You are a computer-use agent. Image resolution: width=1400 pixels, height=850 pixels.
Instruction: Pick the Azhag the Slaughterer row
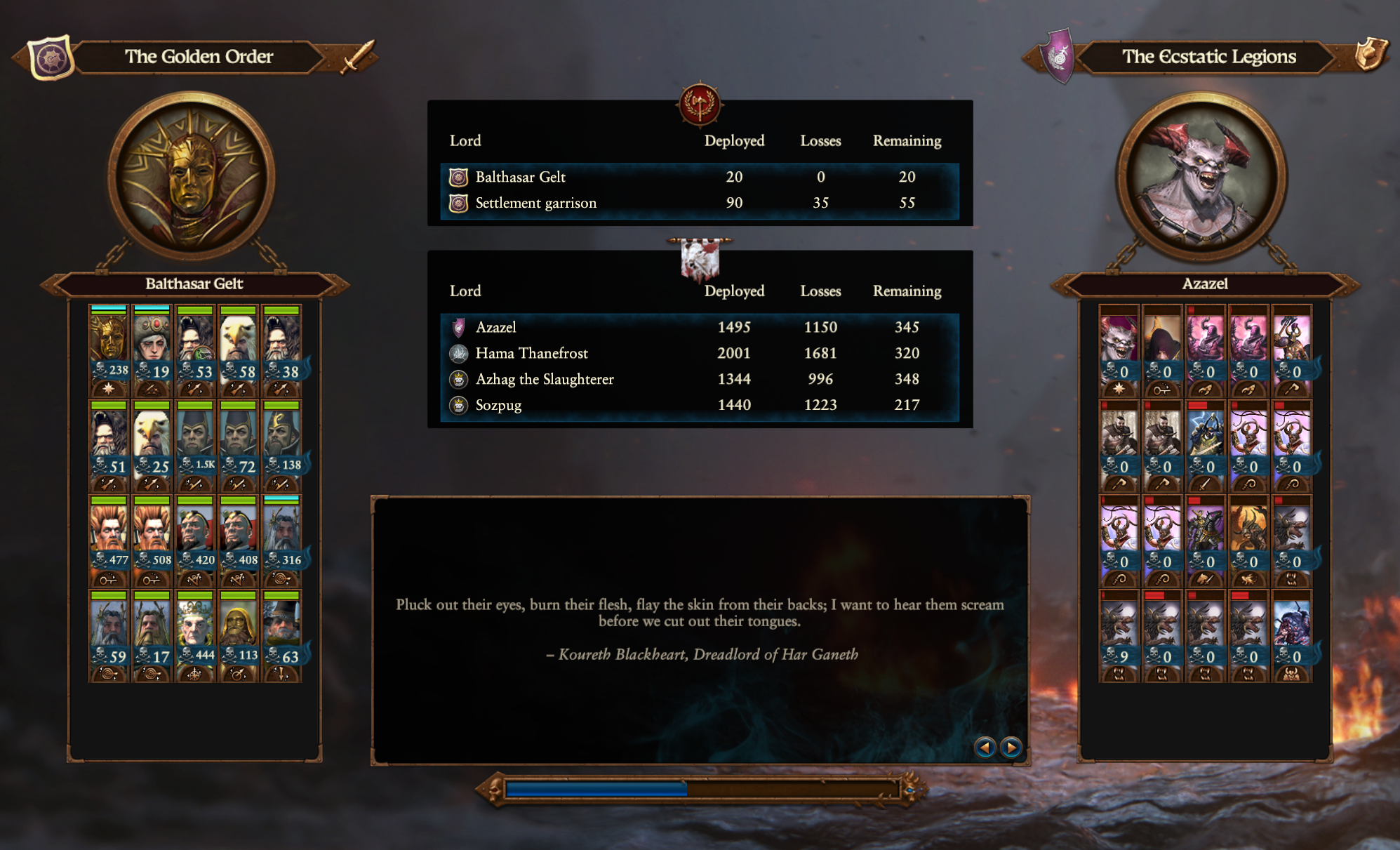(699, 379)
